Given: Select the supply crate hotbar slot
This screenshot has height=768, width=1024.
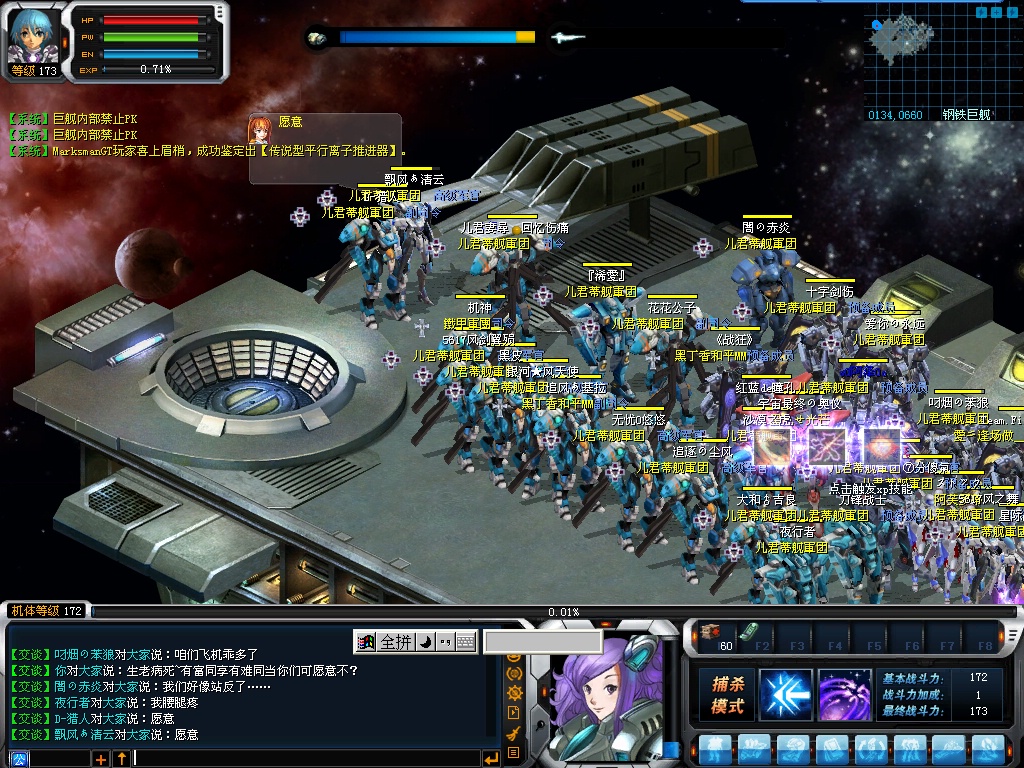Looking at the screenshot, I should [x=712, y=631].
